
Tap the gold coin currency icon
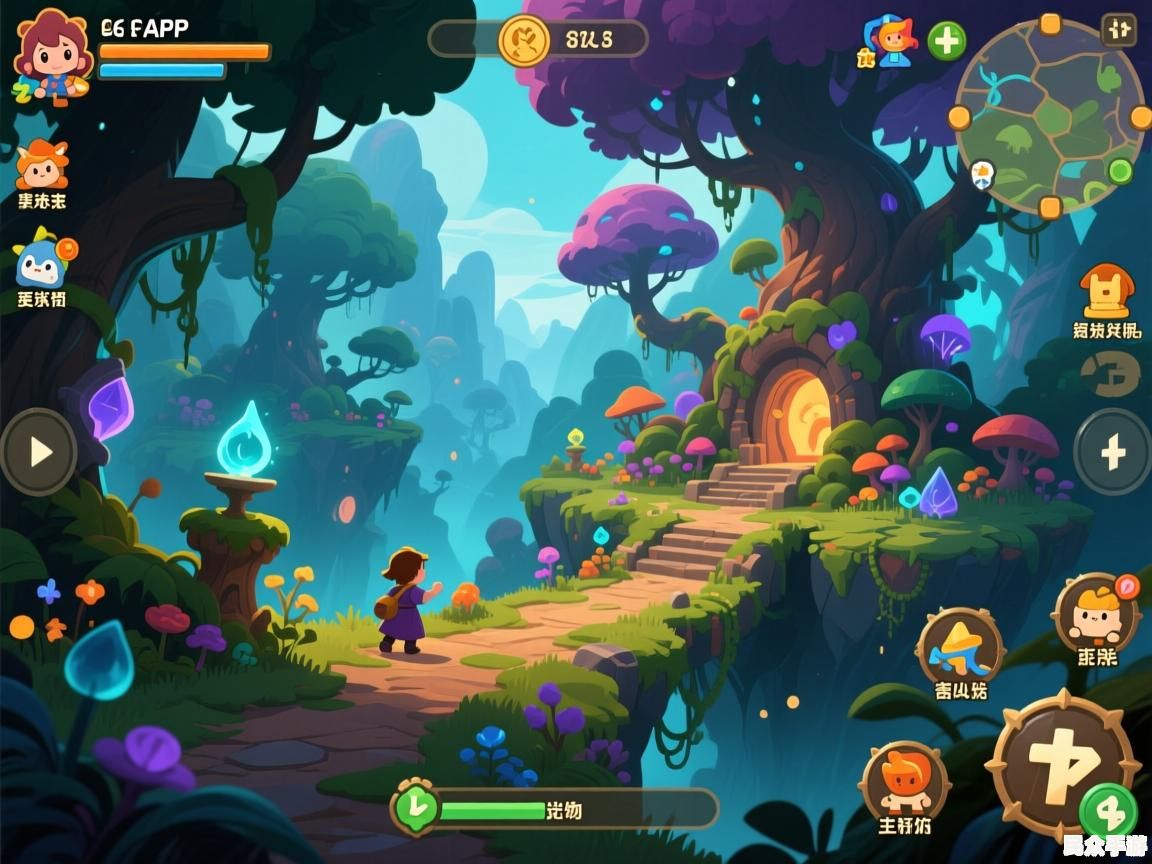pos(524,40)
